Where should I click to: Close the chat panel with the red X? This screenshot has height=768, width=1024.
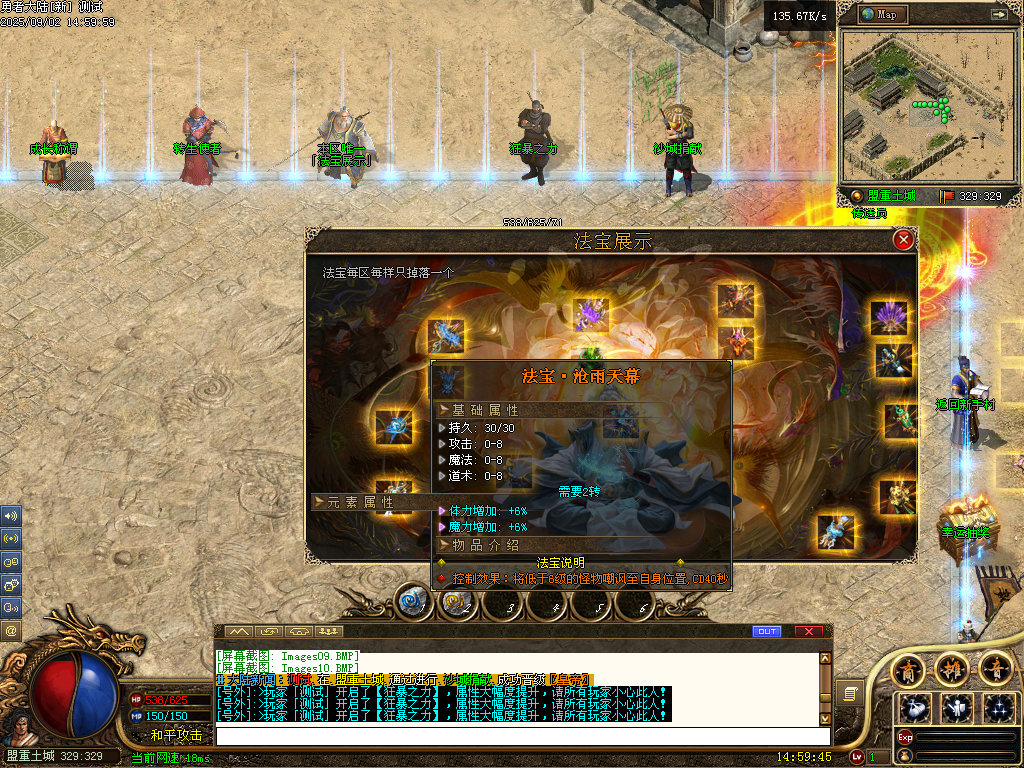click(809, 631)
